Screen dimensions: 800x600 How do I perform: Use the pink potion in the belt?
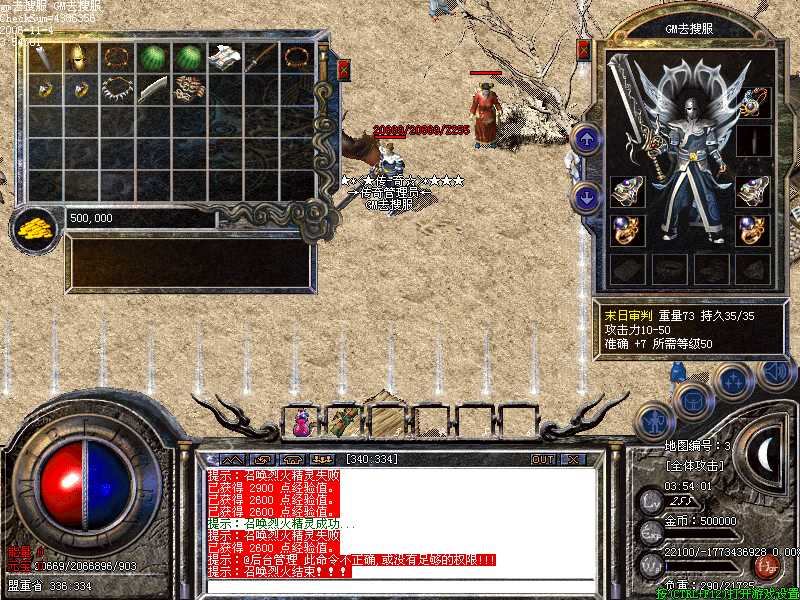tap(299, 423)
